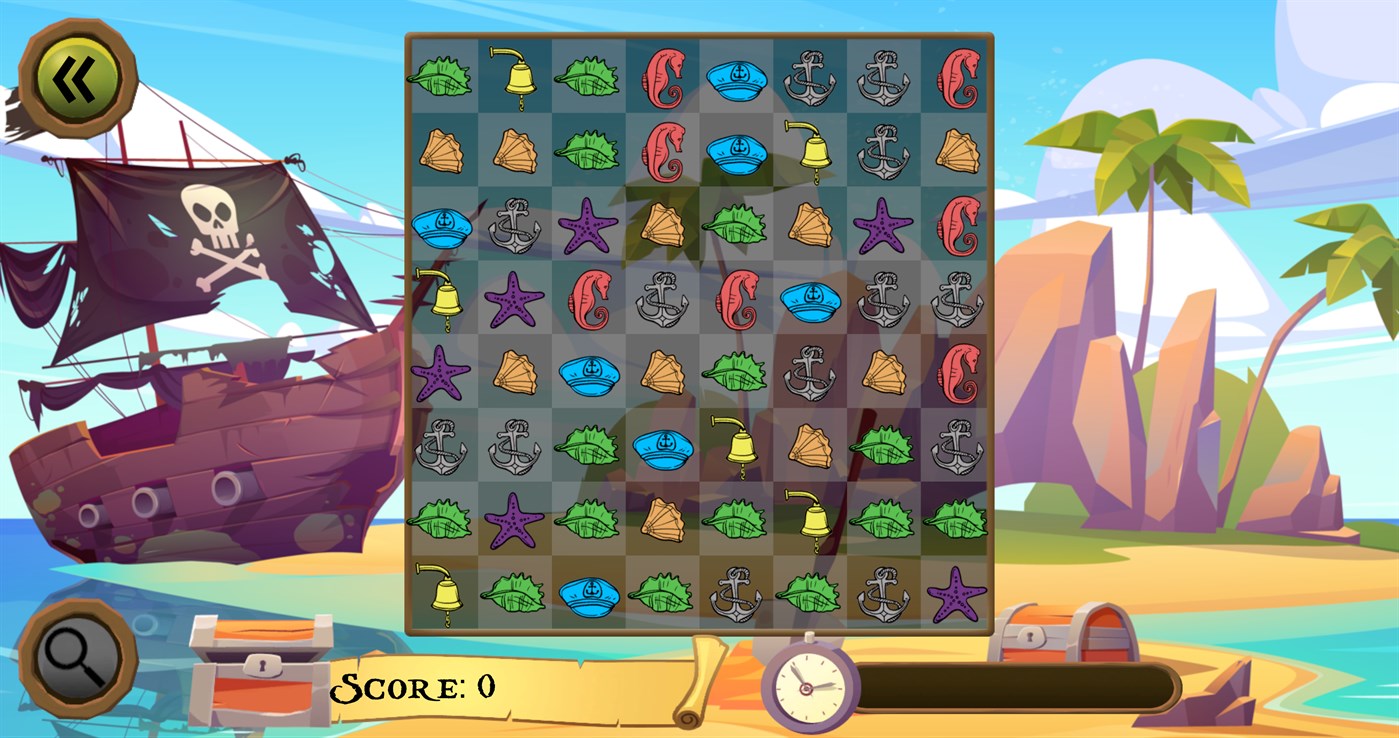The height and width of the screenshot is (738, 1399).
Task: Click the bell tile in the top row
Action: coord(515,72)
